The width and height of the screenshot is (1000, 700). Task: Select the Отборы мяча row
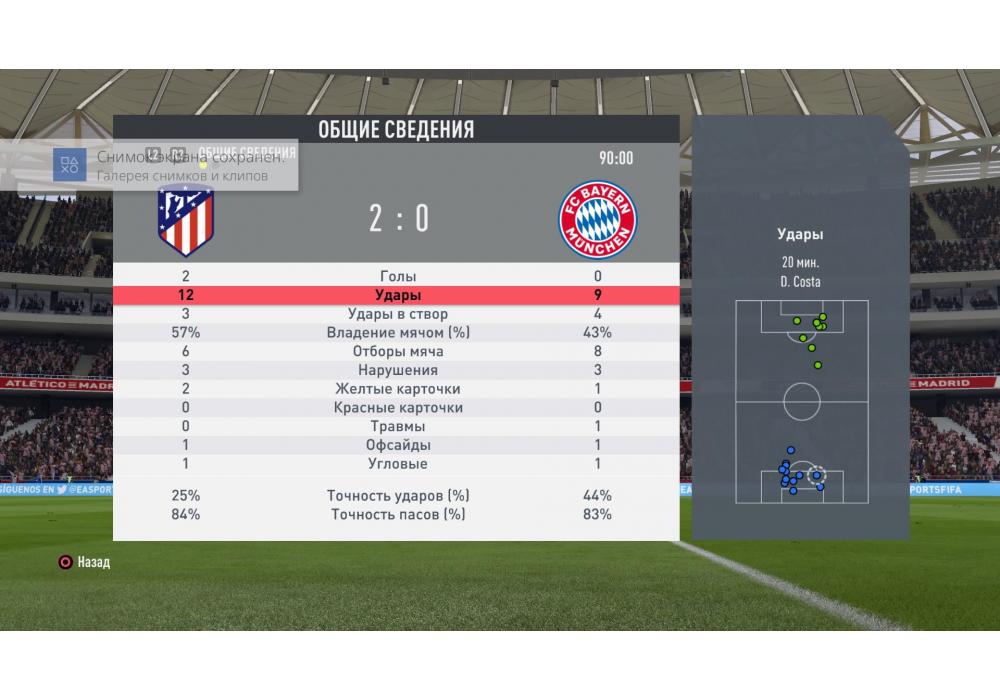click(398, 352)
